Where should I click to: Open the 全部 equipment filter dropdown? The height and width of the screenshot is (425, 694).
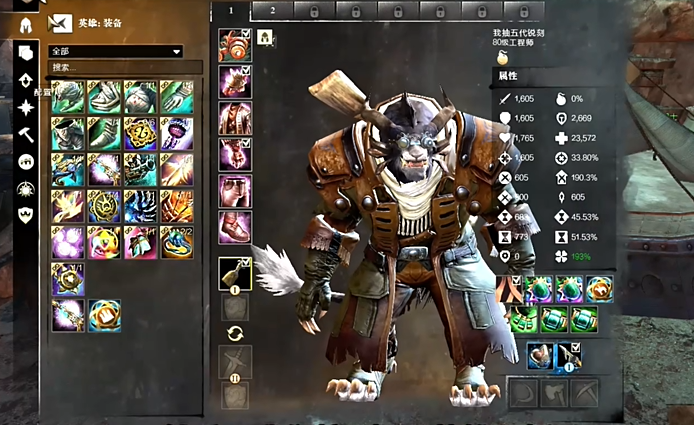pyautogui.click(x=116, y=51)
